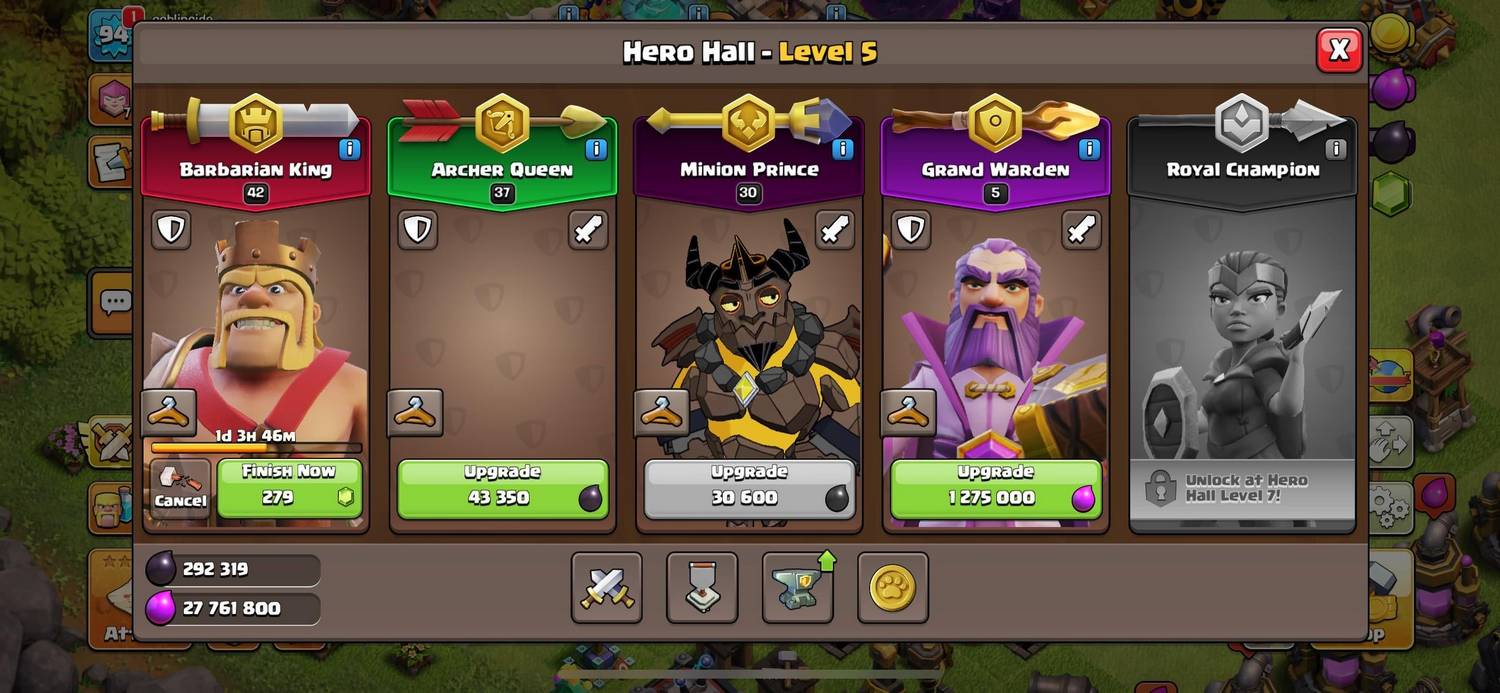The width and height of the screenshot is (1500, 693).
Task: Open the gold paw pets button
Action: point(892,588)
